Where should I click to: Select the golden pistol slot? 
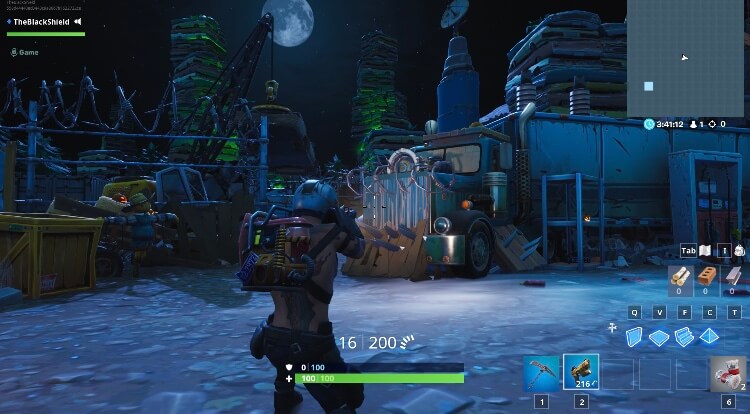581,372
